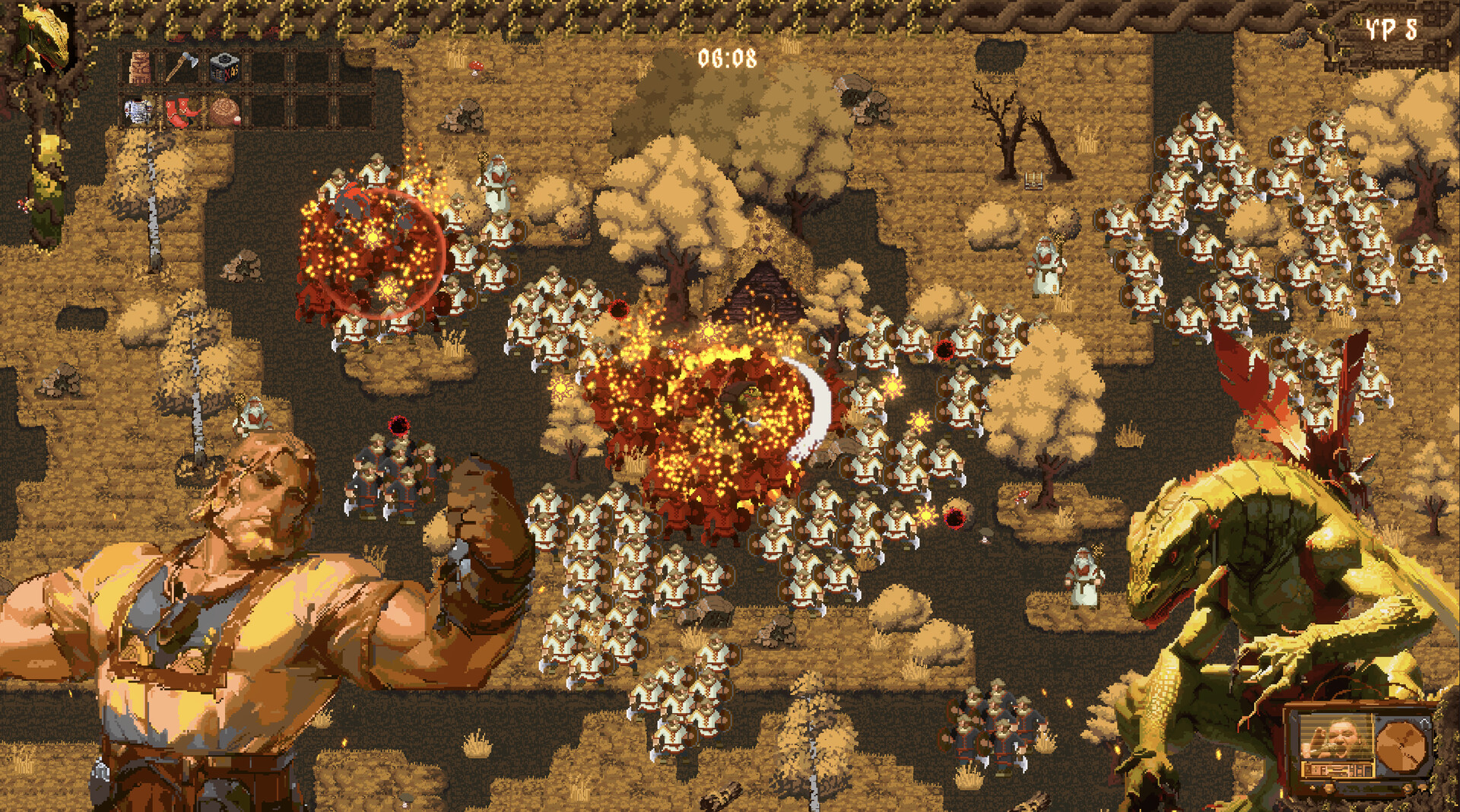The width and height of the screenshot is (1460, 812).
Task: Adjust the round dial on the TV set
Action: [x=1400, y=745]
